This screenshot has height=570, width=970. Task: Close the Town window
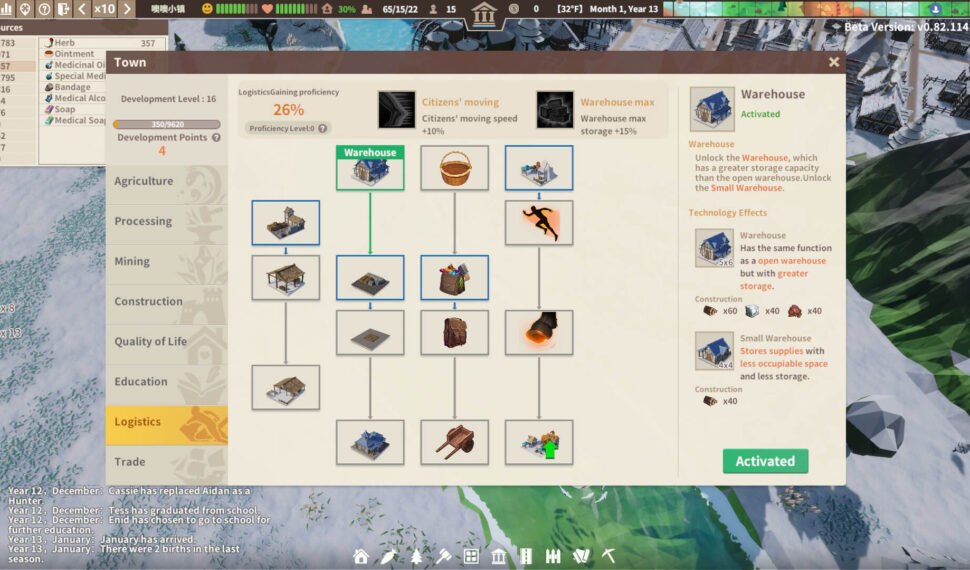click(x=834, y=62)
